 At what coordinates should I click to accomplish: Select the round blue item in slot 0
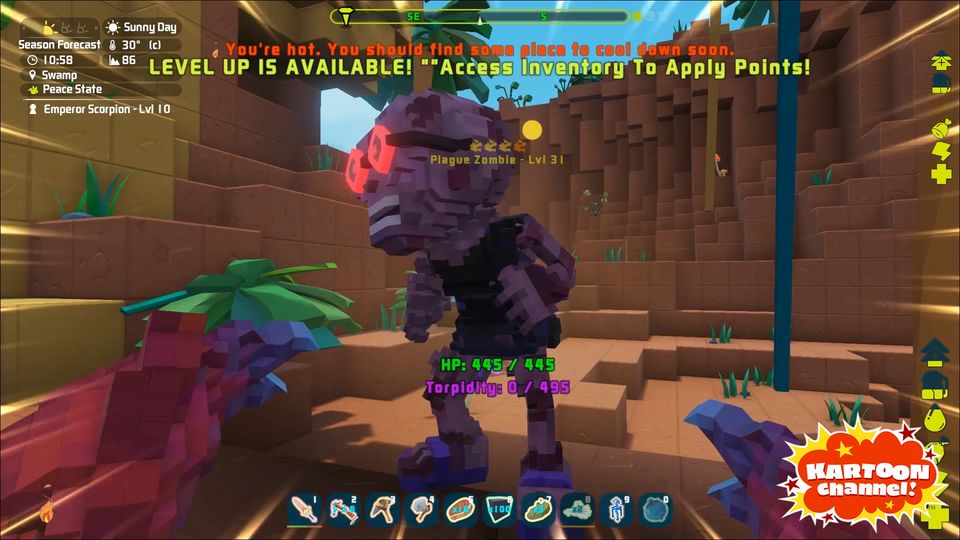(x=656, y=510)
